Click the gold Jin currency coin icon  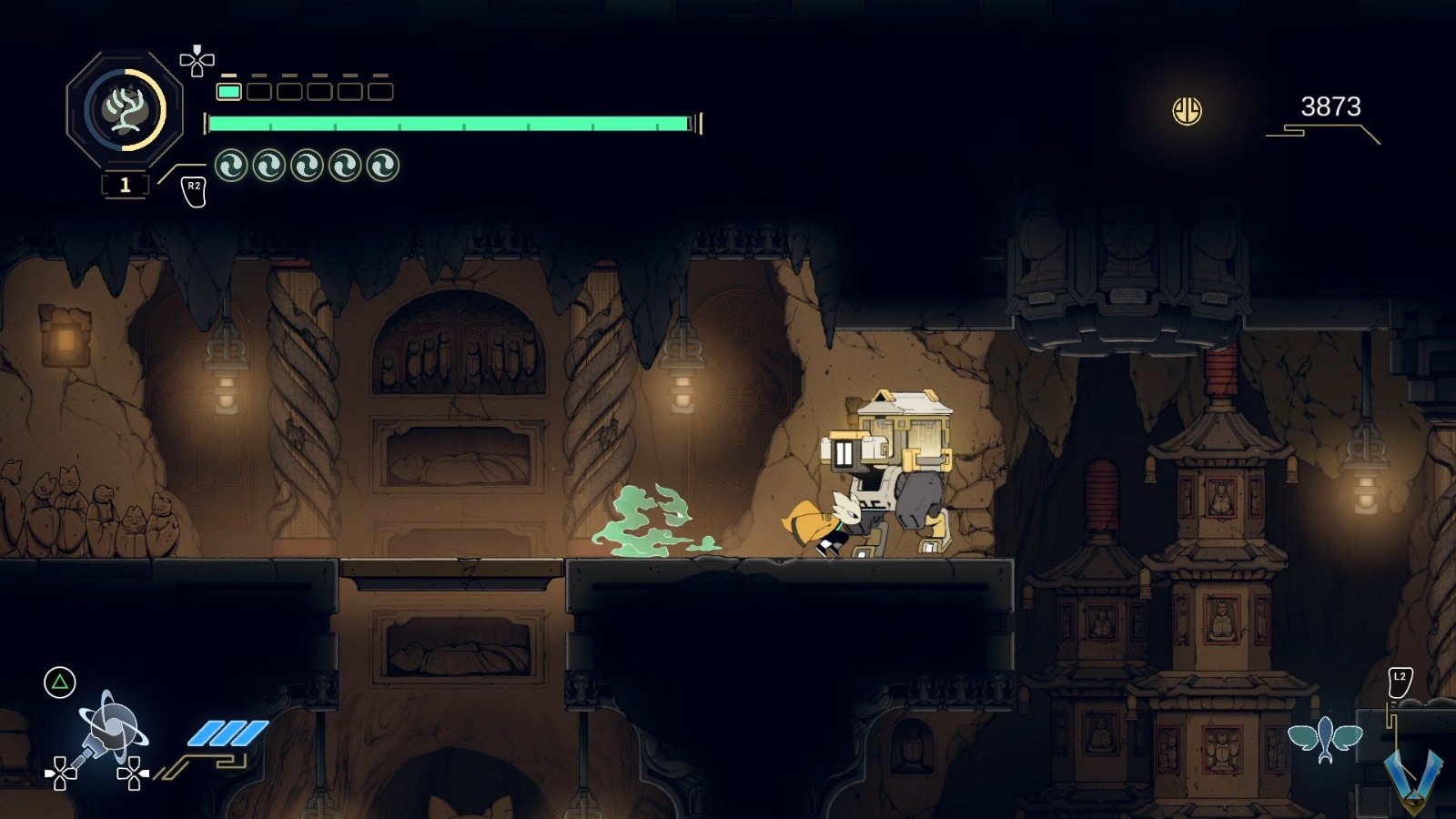[1187, 111]
